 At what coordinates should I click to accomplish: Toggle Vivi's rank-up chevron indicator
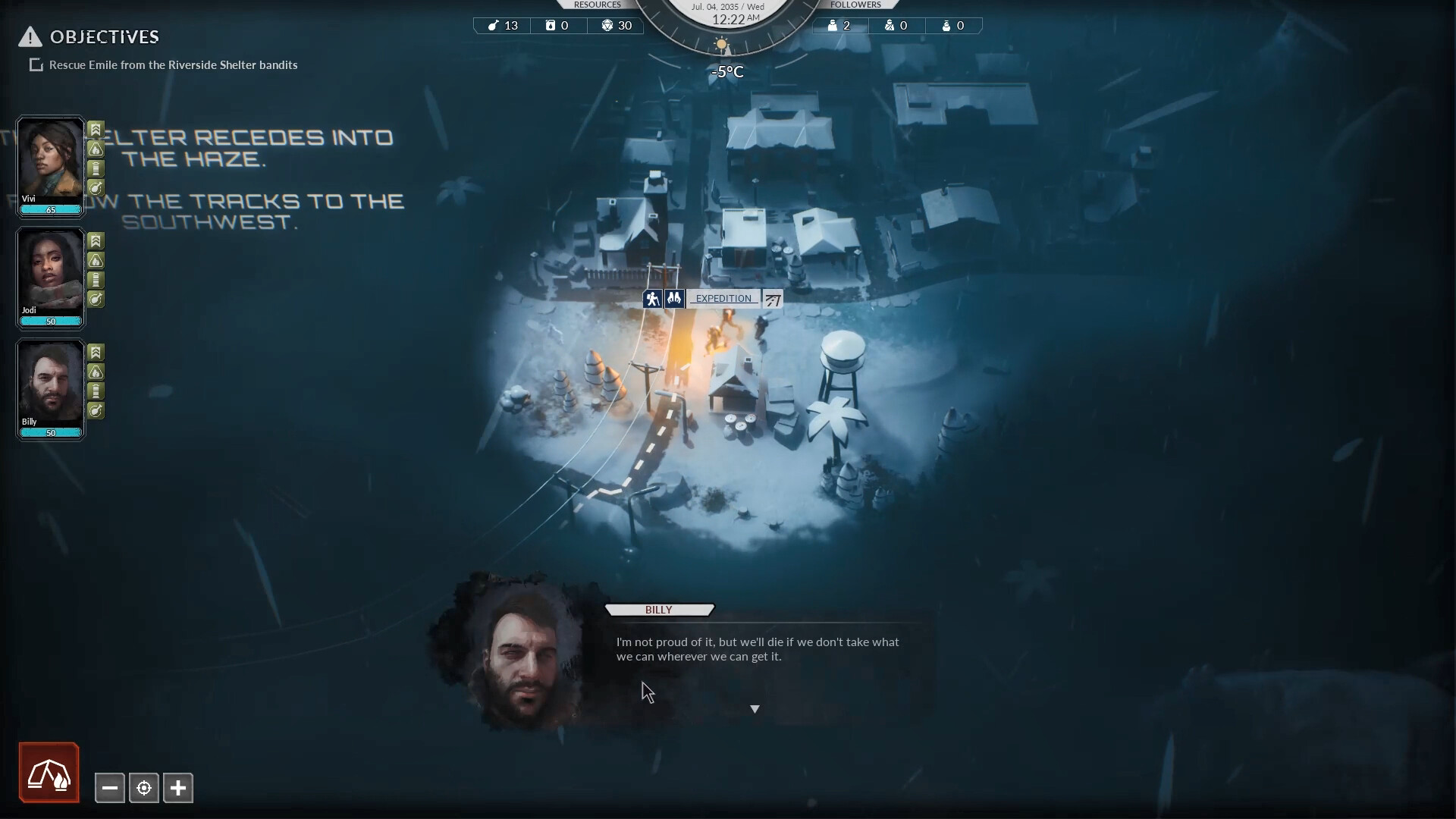tap(95, 129)
